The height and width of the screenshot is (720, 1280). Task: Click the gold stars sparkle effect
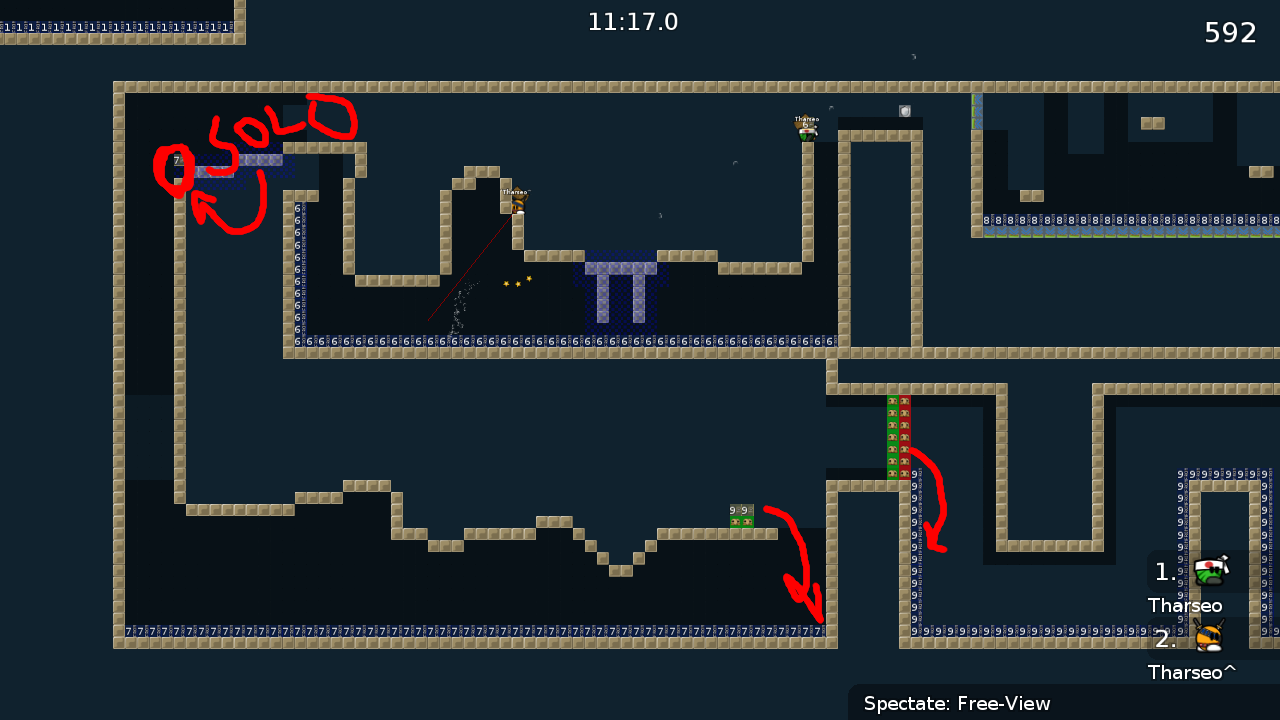516,281
